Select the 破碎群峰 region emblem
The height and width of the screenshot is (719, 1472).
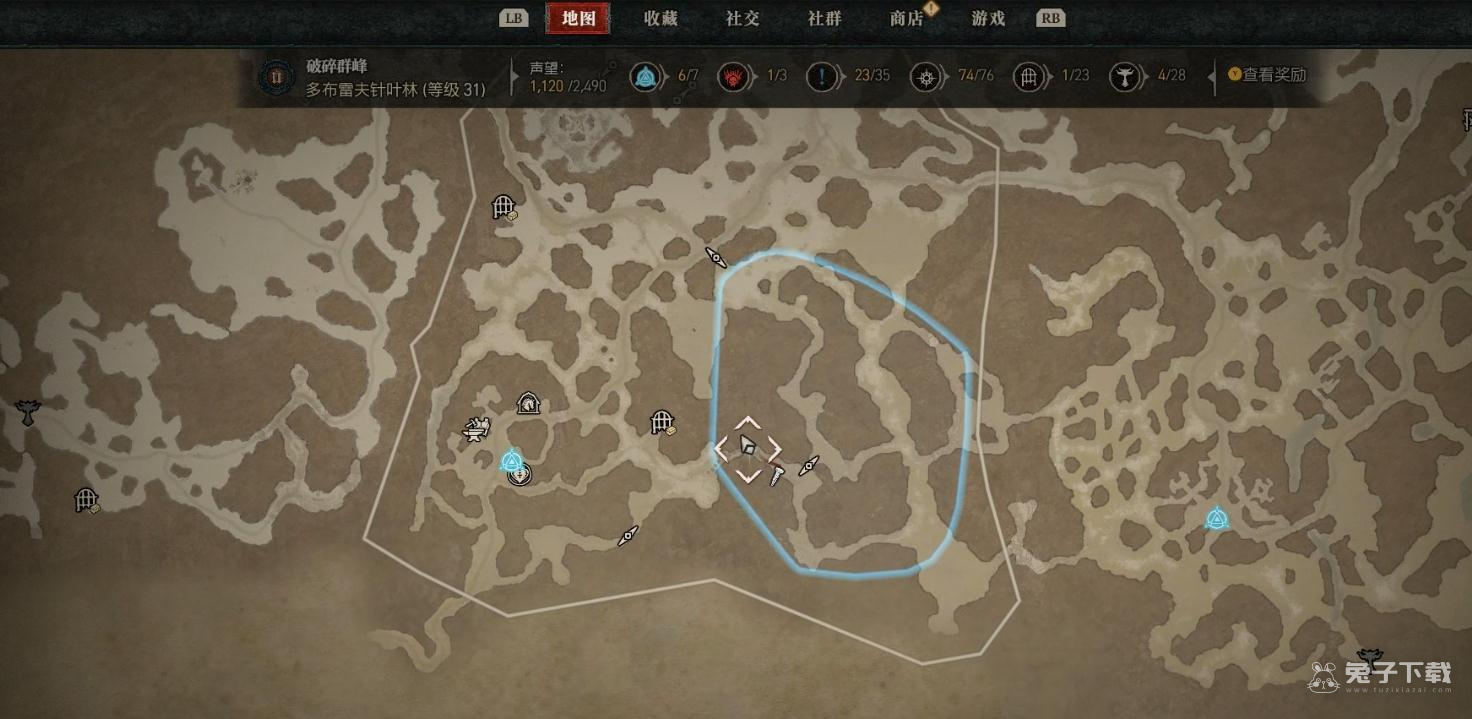(x=274, y=76)
